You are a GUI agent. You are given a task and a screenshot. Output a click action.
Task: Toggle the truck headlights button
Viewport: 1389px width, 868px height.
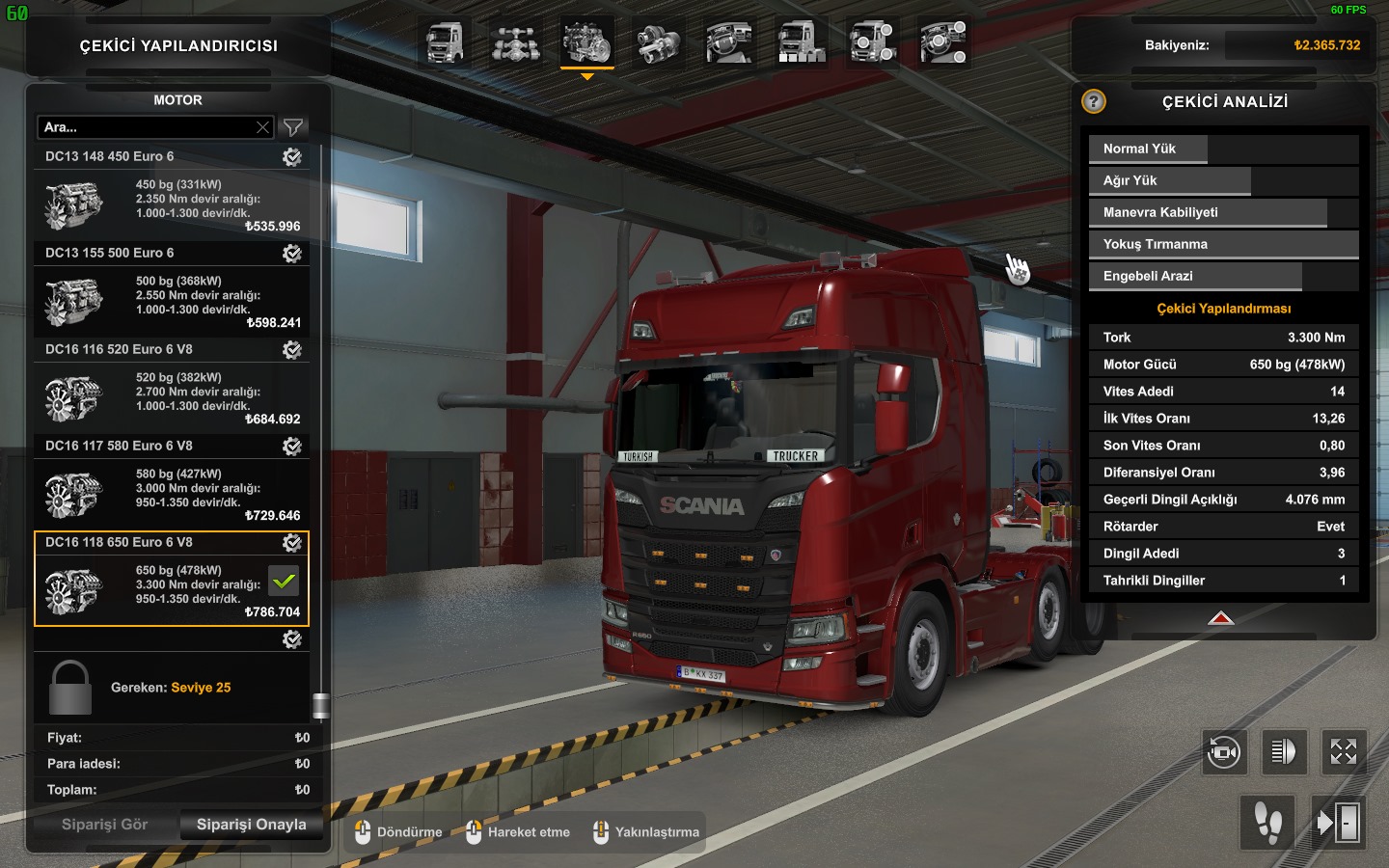pyautogui.click(x=1283, y=751)
